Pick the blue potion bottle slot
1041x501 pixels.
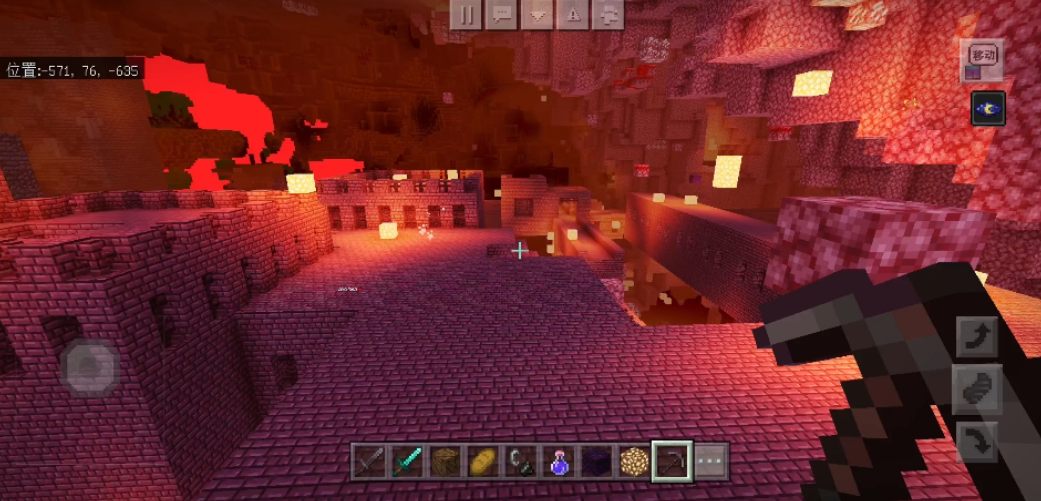click(559, 461)
